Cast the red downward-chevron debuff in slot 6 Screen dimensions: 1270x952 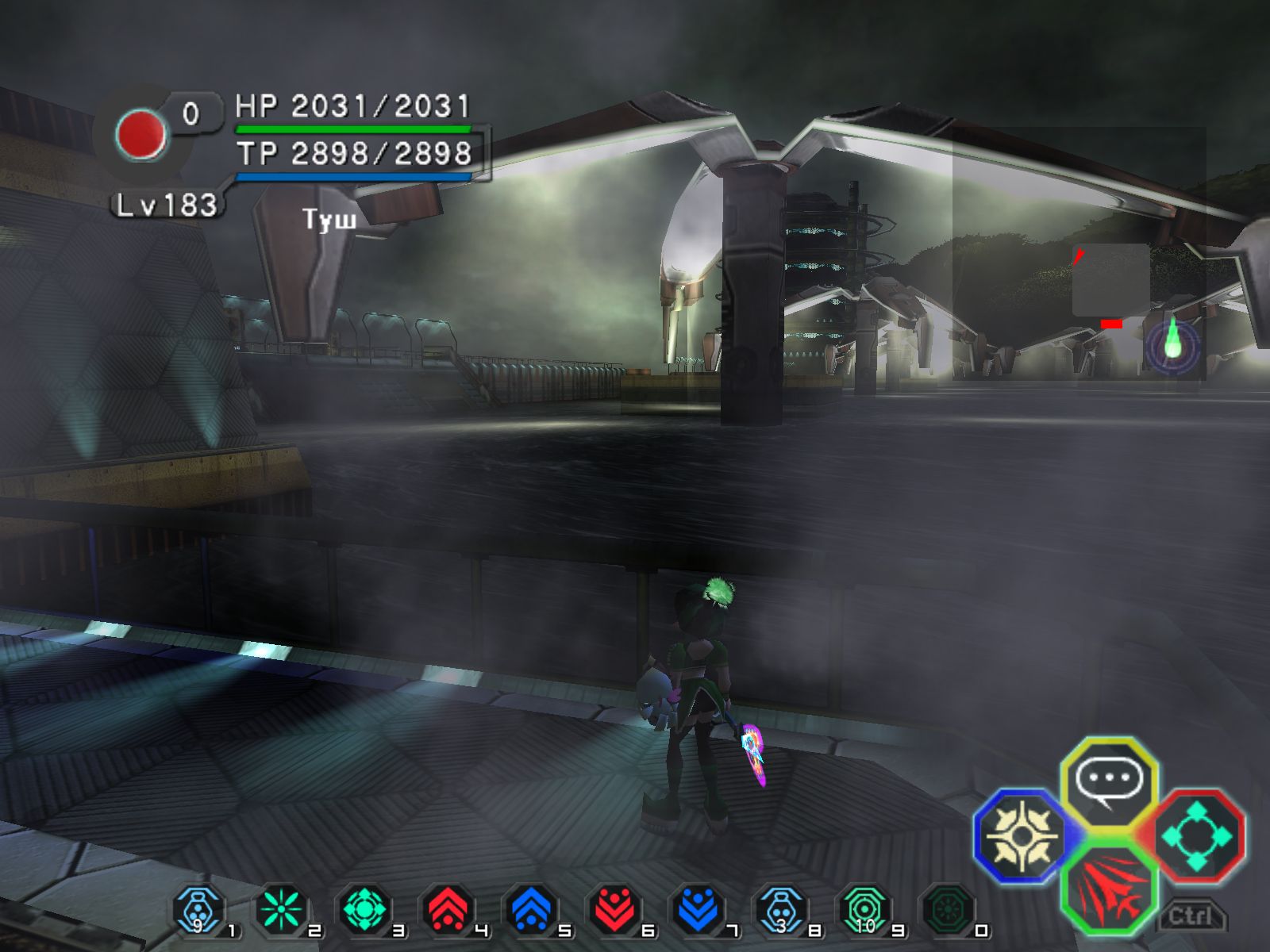[x=615, y=911]
